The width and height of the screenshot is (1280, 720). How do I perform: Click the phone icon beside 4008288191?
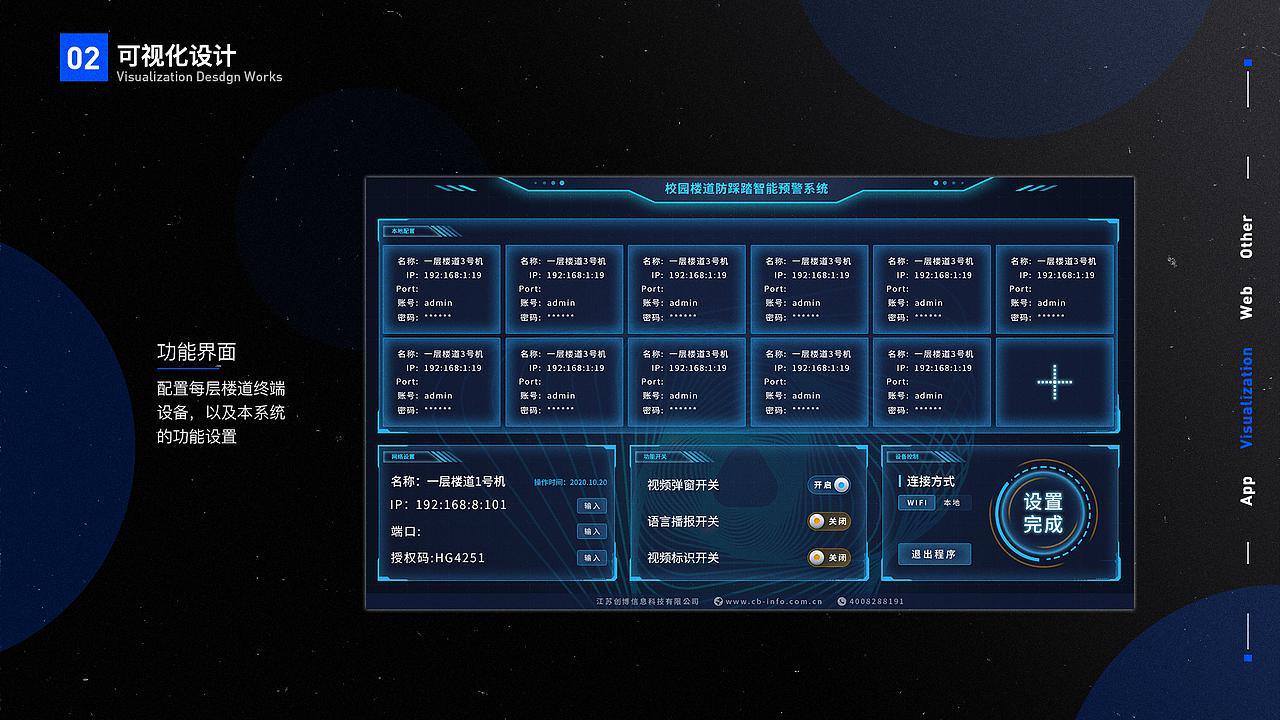[841, 601]
